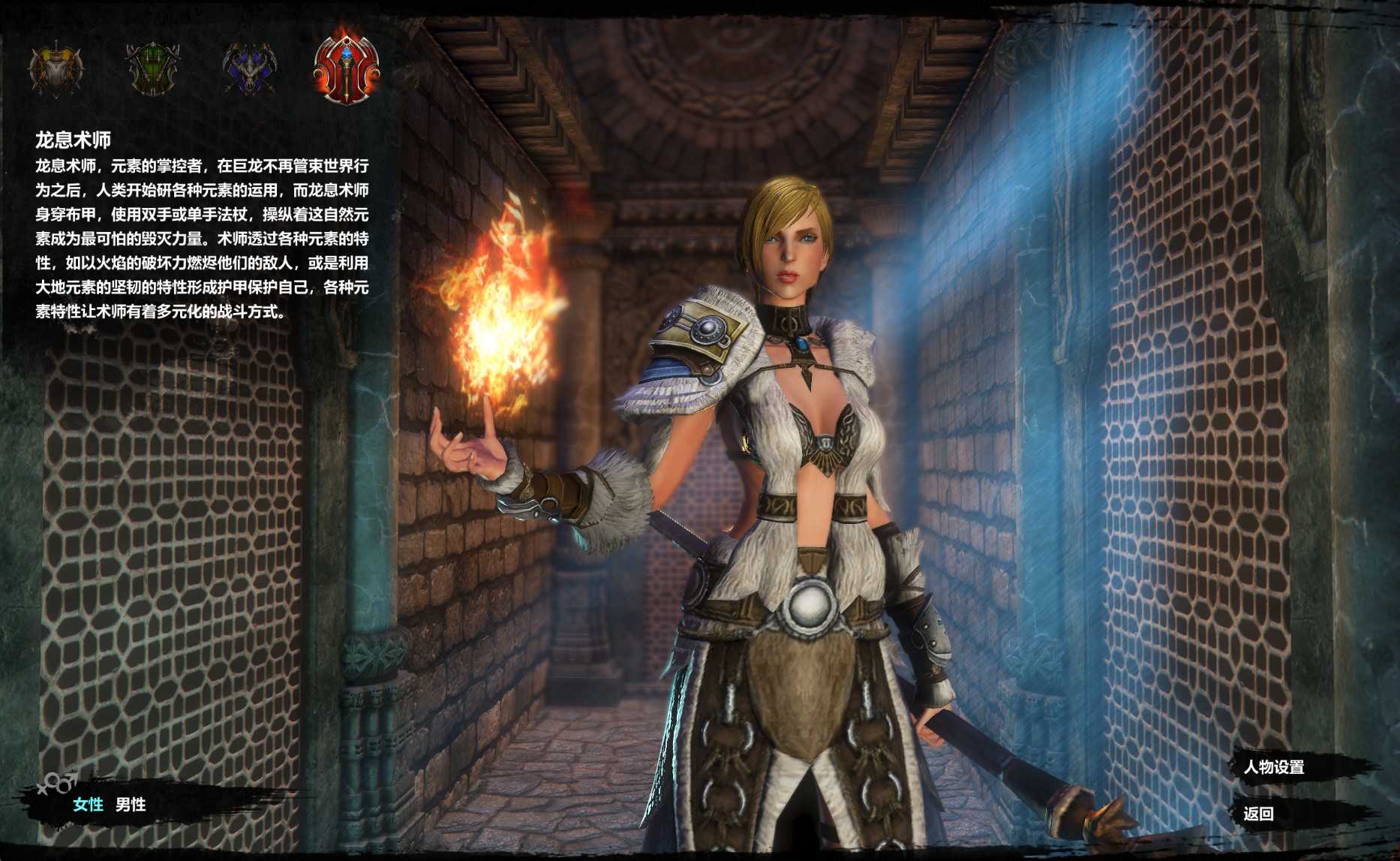This screenshot has height=861, width=1400.
Task: Pick the blue dragon-skull class emblem
Action: (250, 69)
